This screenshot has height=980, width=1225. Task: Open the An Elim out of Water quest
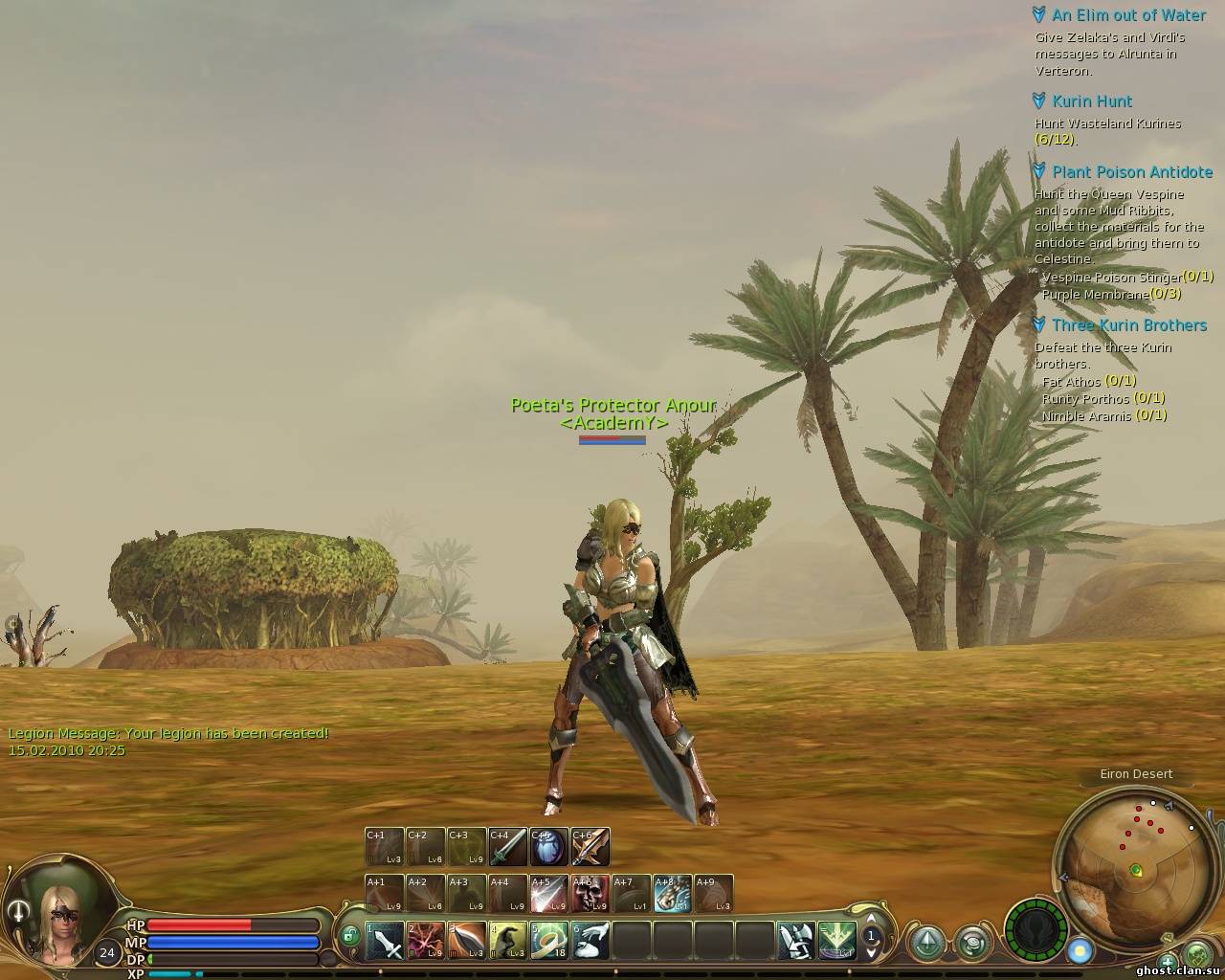click(x=1128, y=15)
